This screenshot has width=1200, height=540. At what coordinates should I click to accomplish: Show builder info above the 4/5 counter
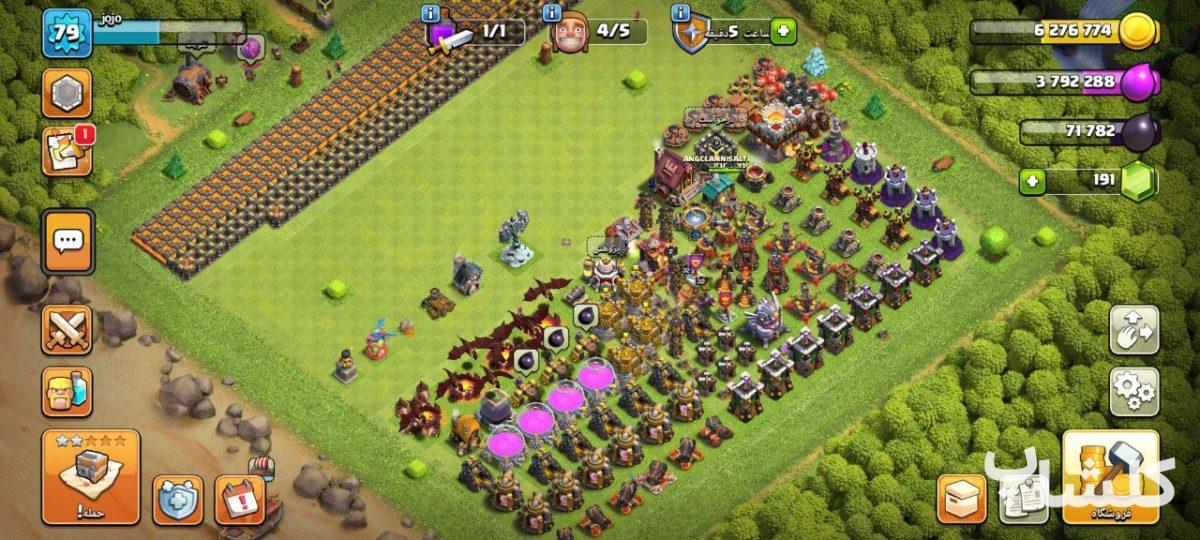(552, 13)
